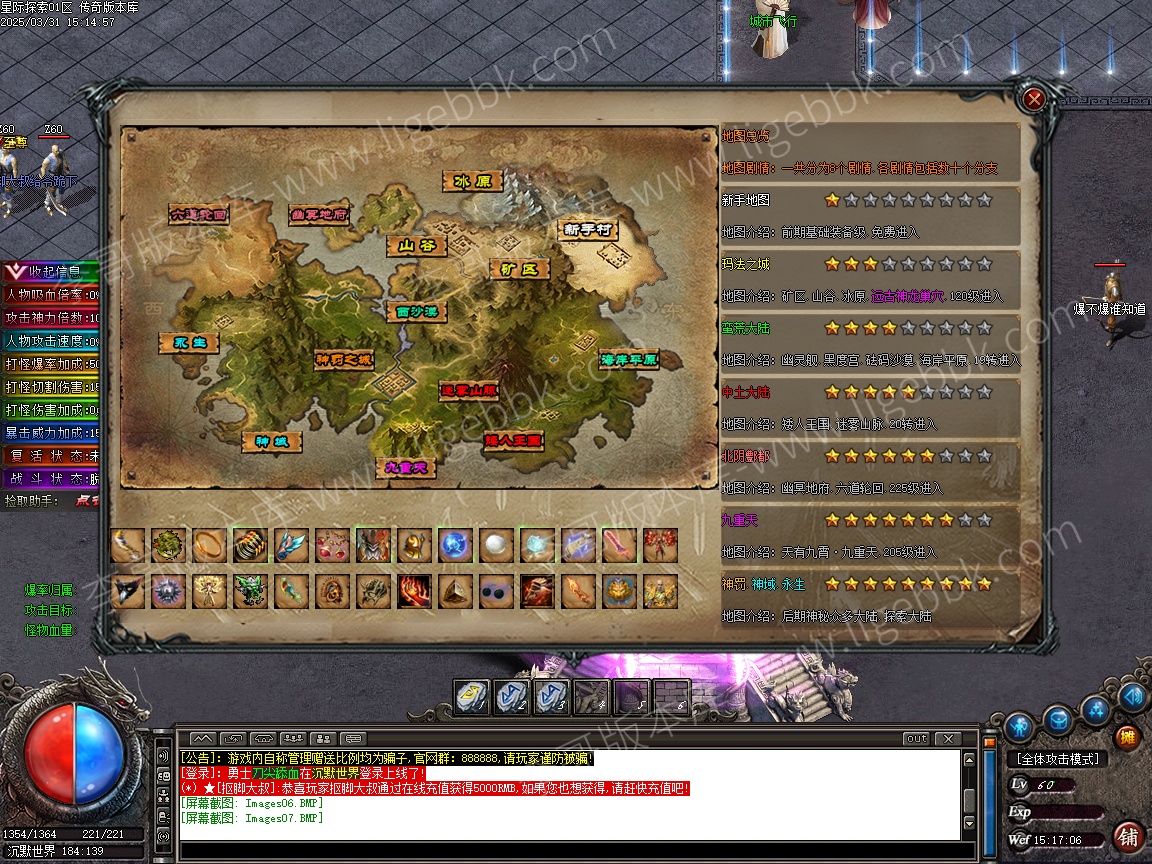Travel to the 冰原 map location
Screen dimensions: 1152x864
click(x=473, y=182)
